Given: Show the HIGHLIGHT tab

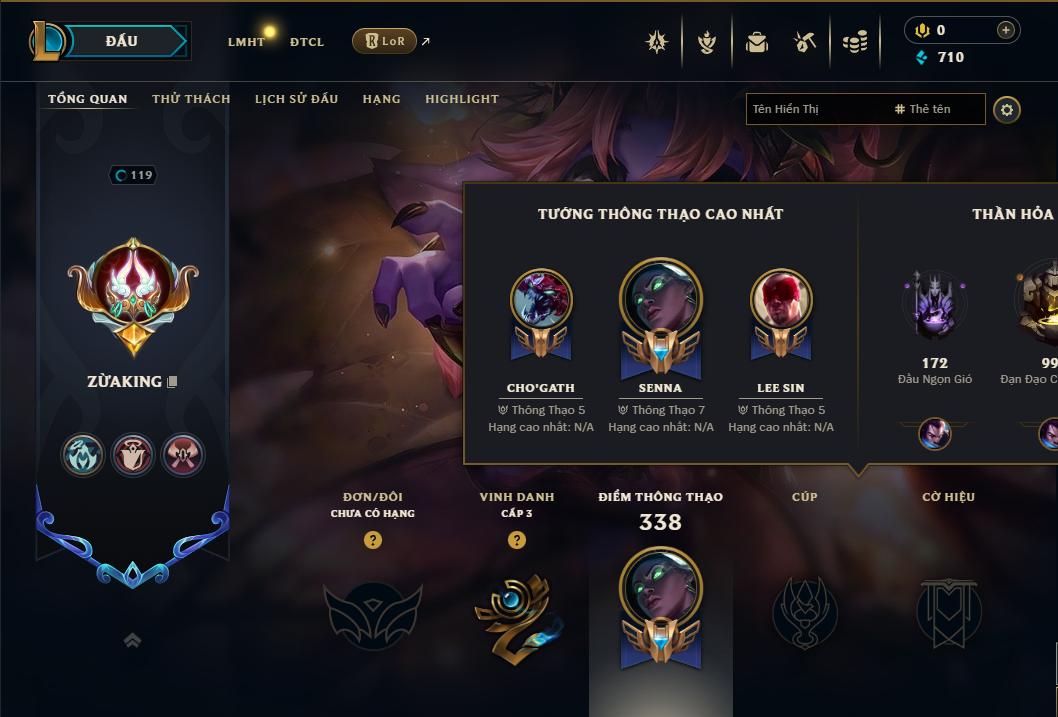Looking at the screenshot, I should pos(462,99).
